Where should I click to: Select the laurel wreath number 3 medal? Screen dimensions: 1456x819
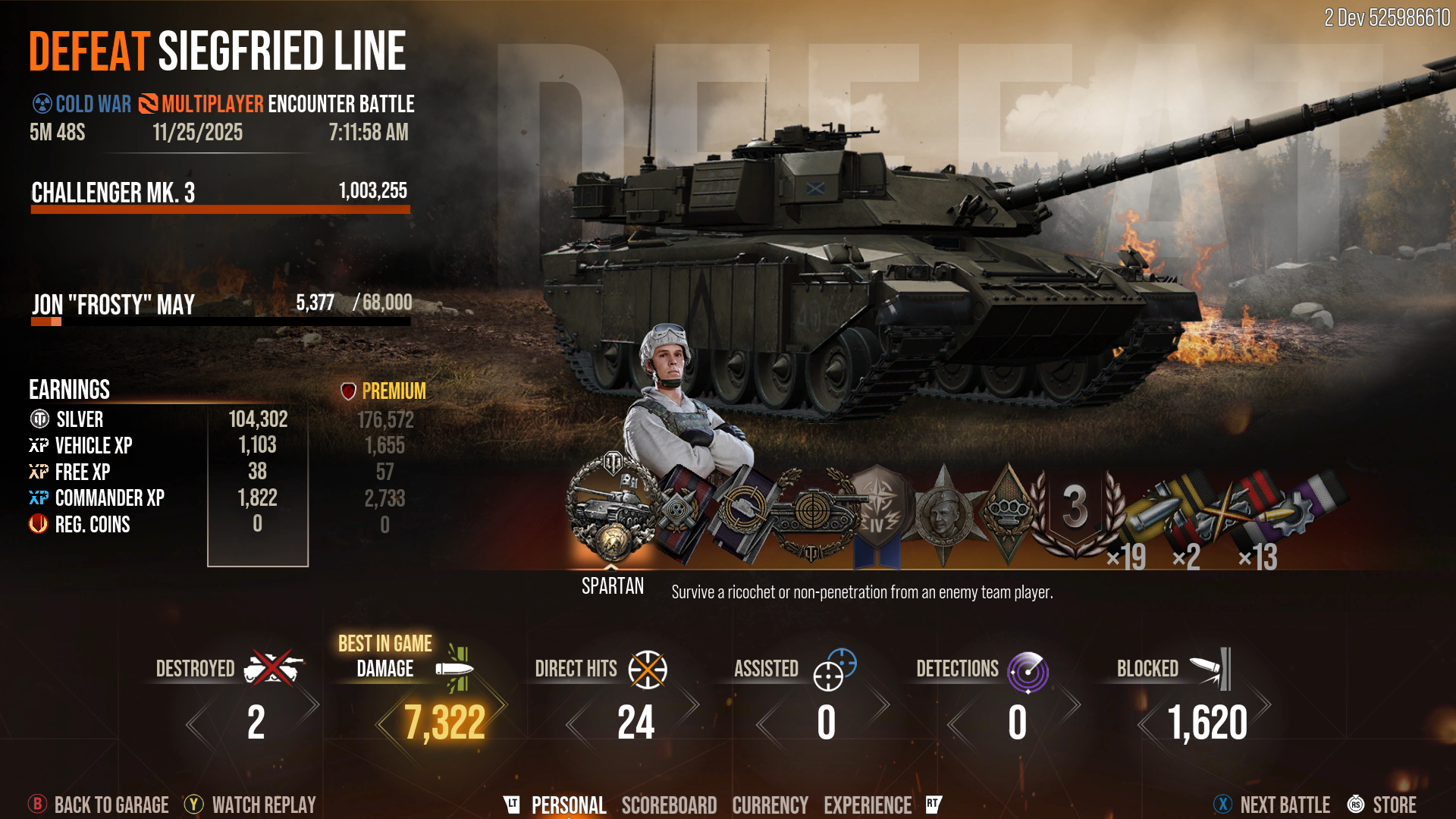click(x=1075, y=512)
